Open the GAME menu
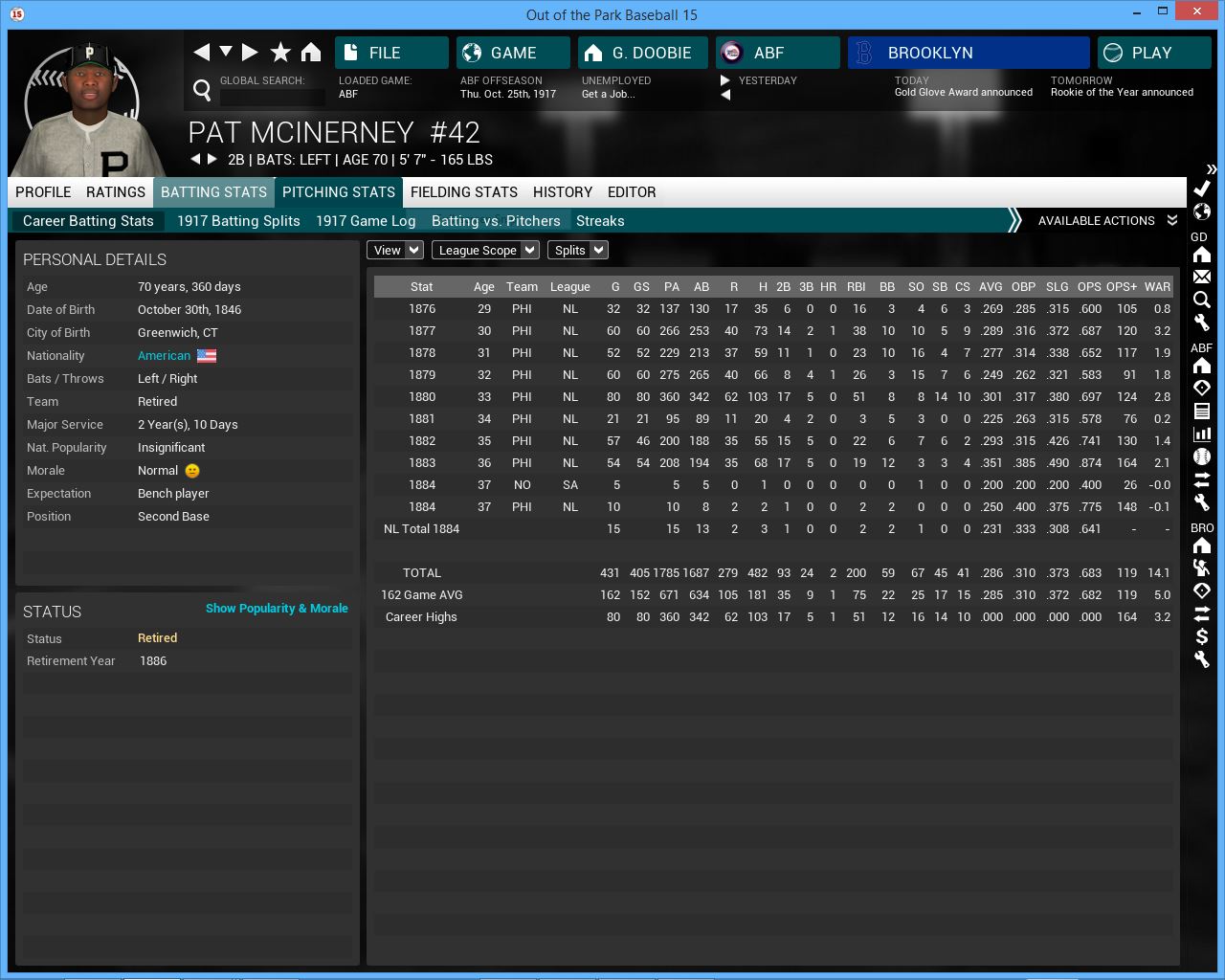Viewport: 1225px width, 980px height. [x=513, y=53]
